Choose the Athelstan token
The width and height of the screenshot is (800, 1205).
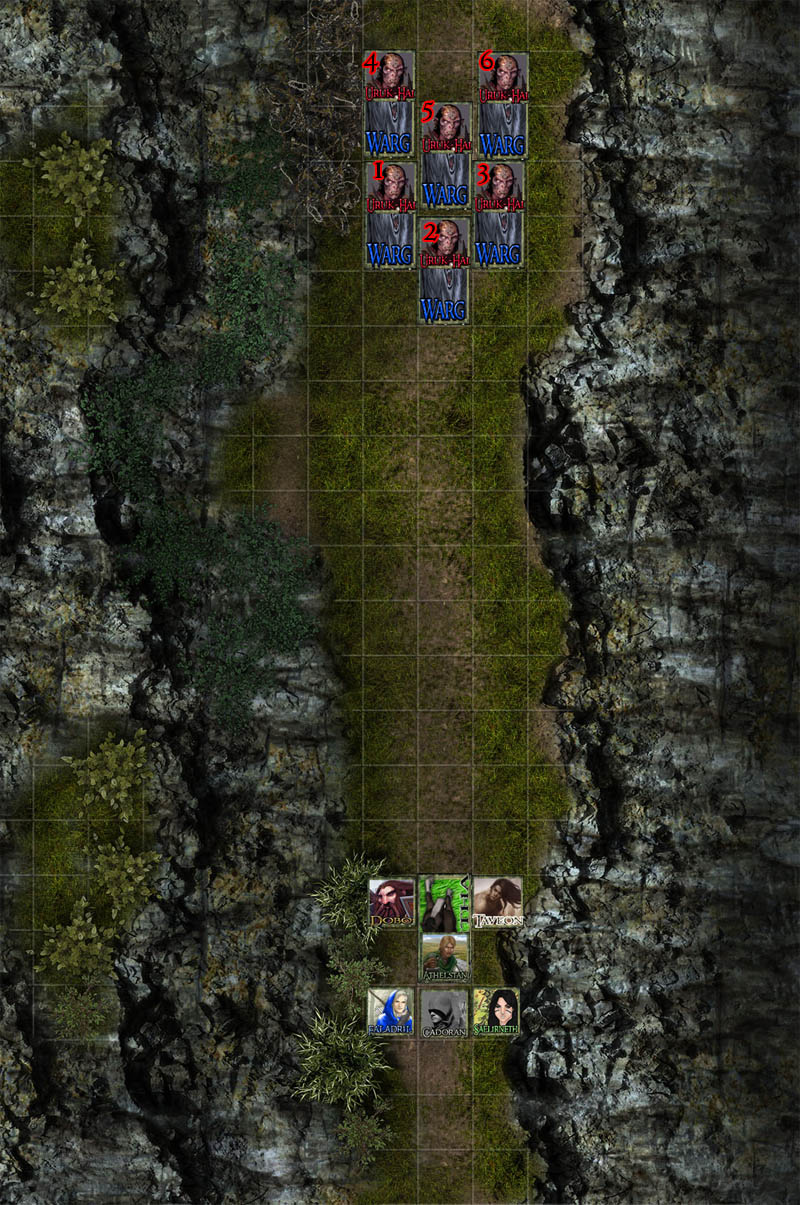(x=444, y=957)
